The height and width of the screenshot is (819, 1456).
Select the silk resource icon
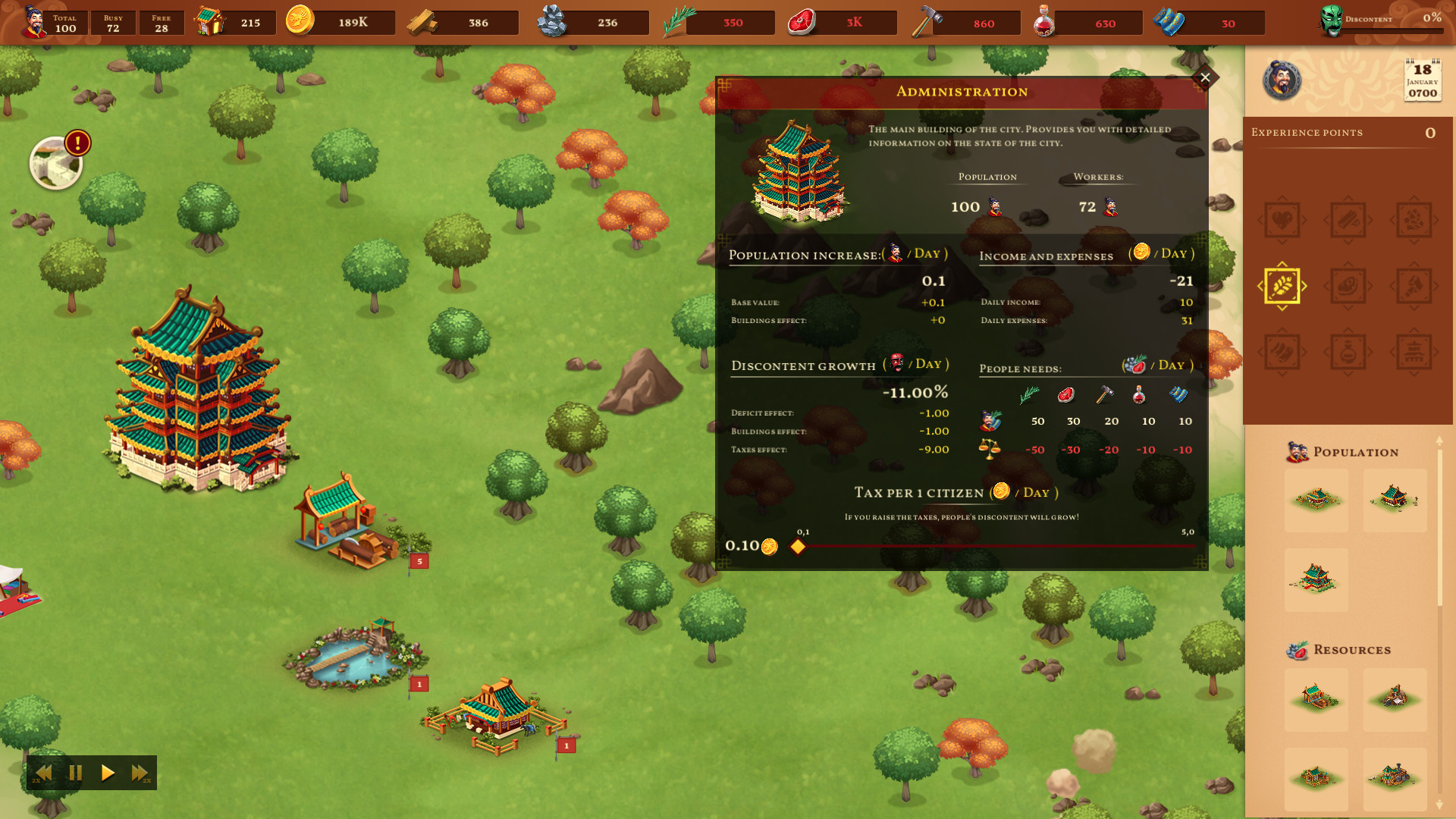[1168, 21]
